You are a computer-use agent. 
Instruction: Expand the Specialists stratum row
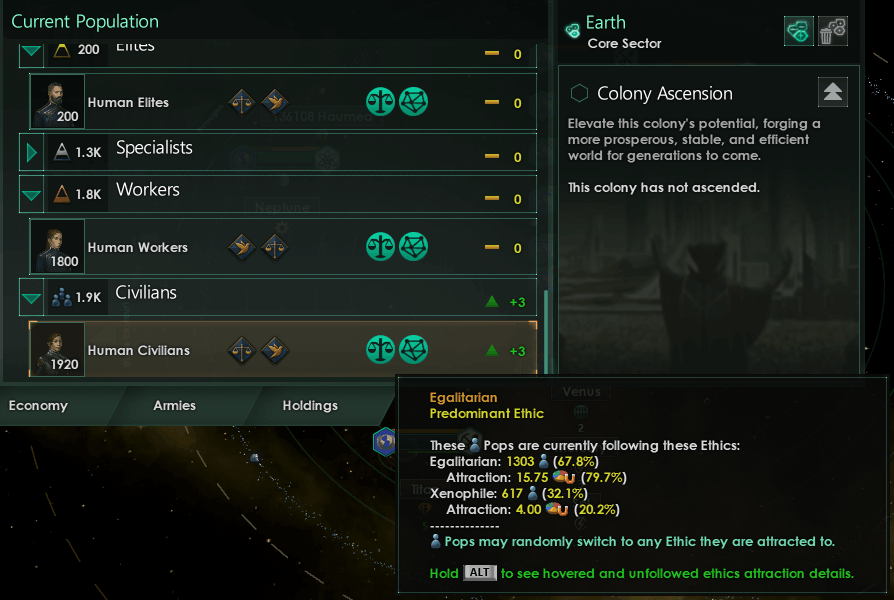tap(32, 152)
